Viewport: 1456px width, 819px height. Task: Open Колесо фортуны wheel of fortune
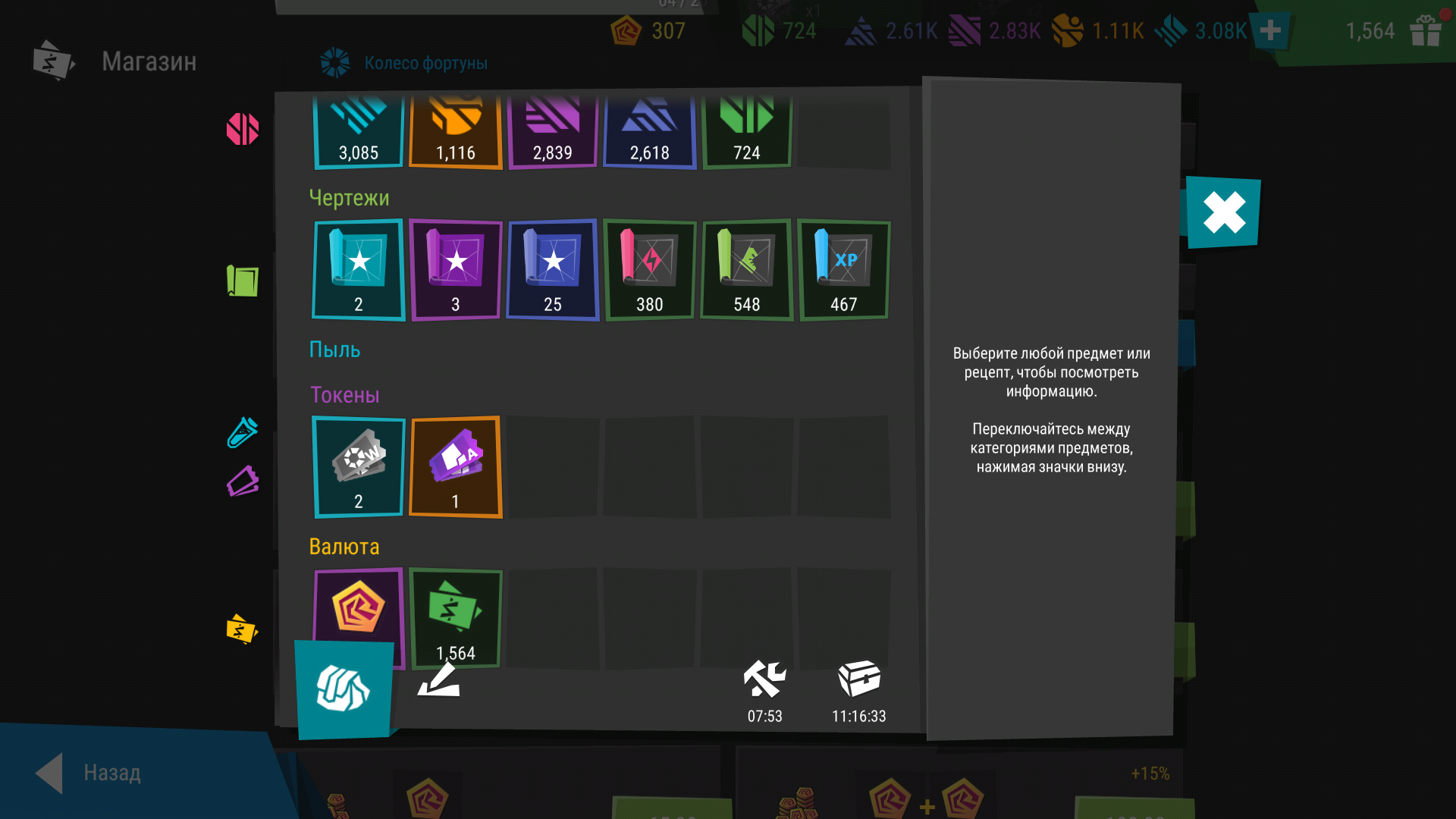(x=405, y=63)
